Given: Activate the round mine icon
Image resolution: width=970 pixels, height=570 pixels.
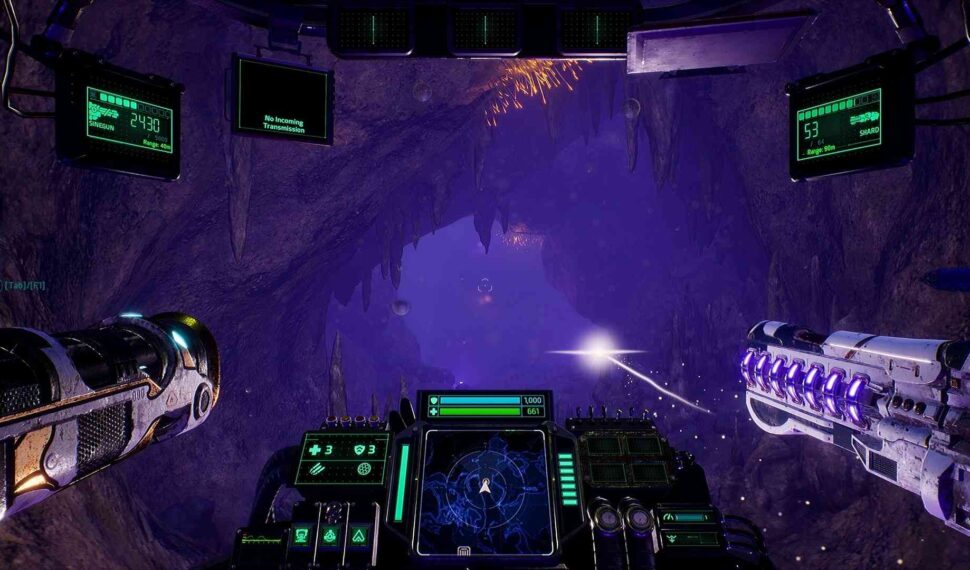Looking at the screenshot, I should point(363,470).
